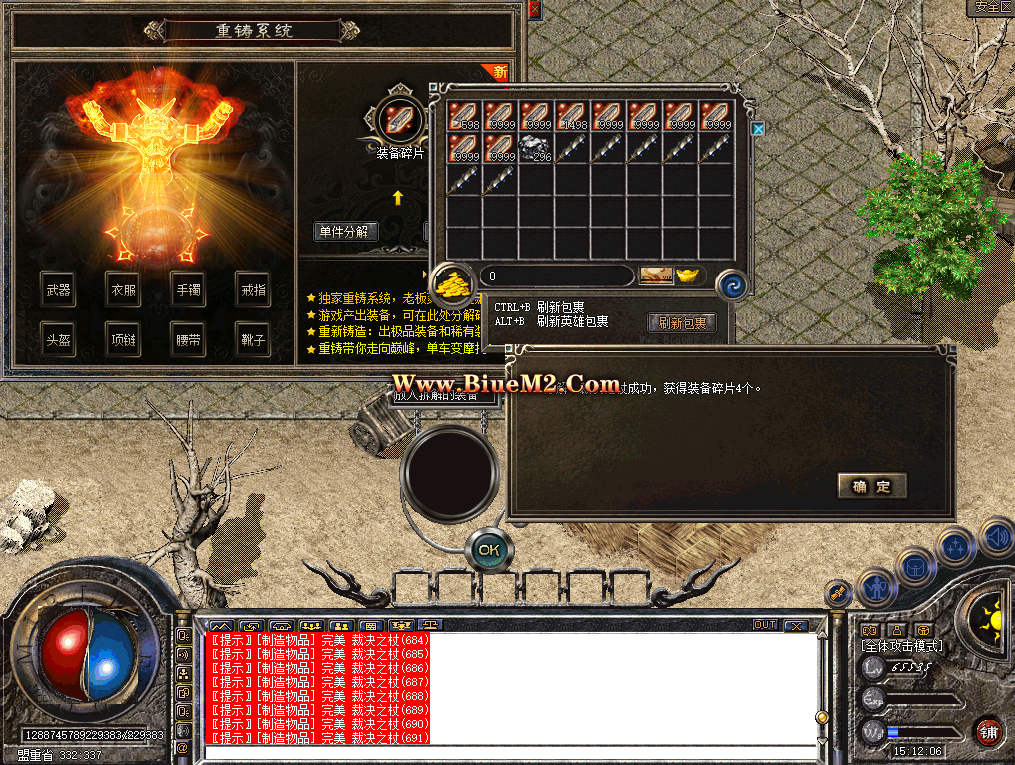Screen dimensions: 1015x765
Task: Select the 头盔 helmet category button
Action: [59, 340]
